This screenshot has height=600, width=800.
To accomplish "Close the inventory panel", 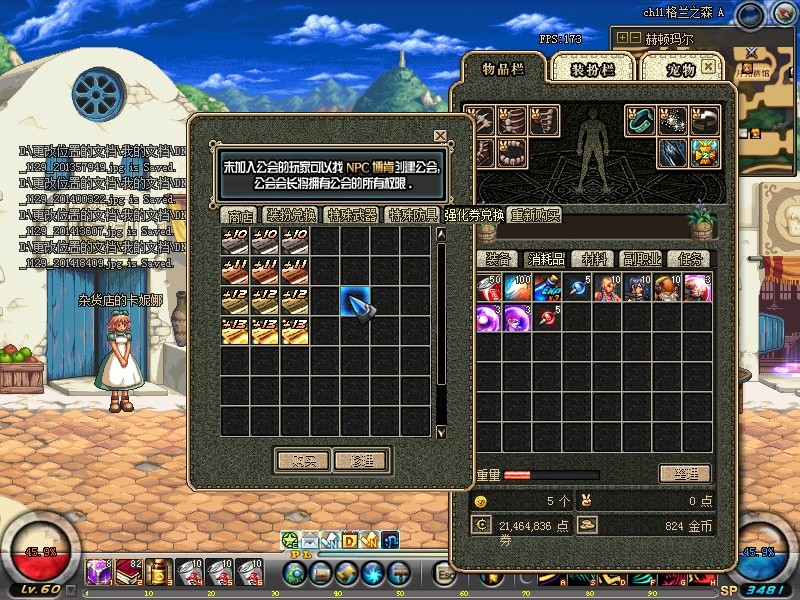I will [x=708, y=66].
